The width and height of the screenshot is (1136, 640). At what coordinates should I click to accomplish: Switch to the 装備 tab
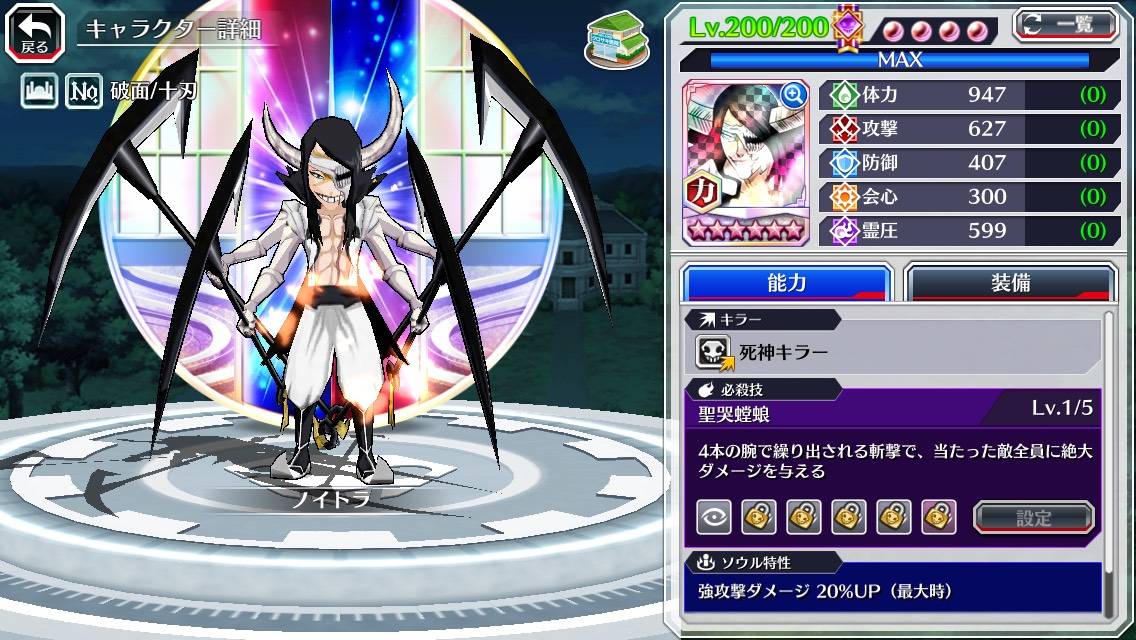point(1010,283)
